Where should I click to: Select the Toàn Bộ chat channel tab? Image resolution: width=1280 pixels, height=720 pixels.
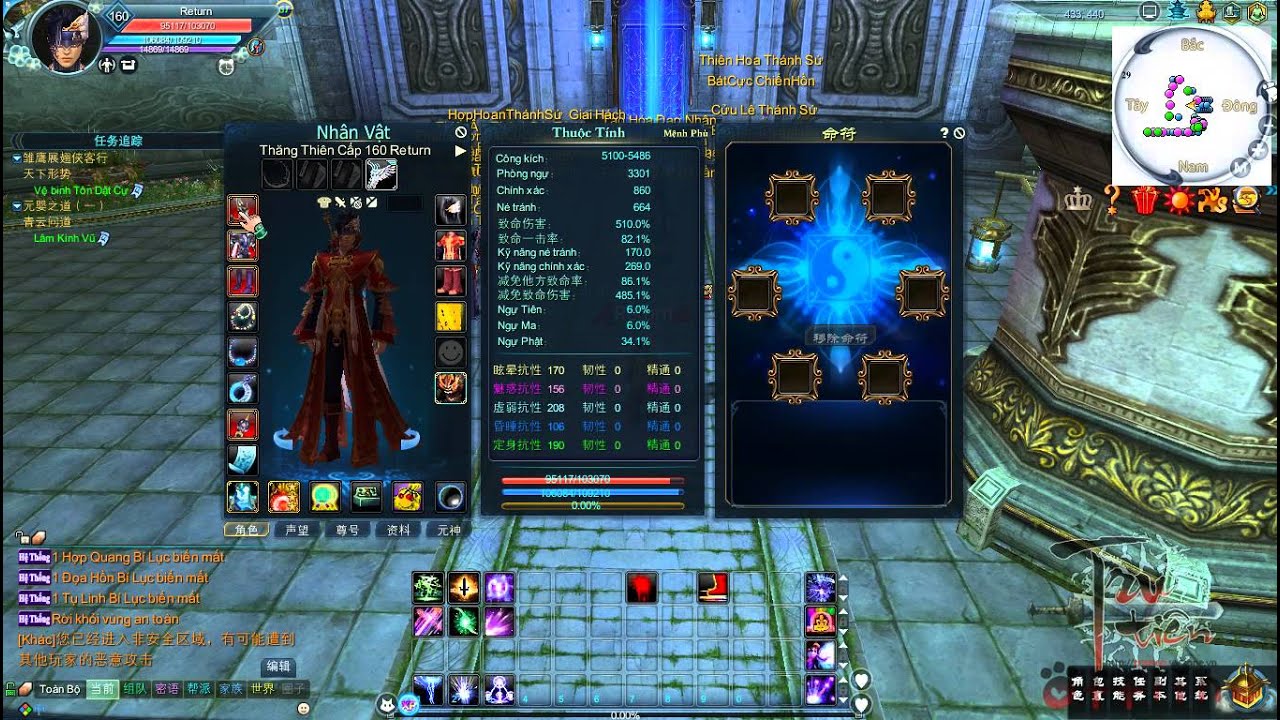point(59,689)
